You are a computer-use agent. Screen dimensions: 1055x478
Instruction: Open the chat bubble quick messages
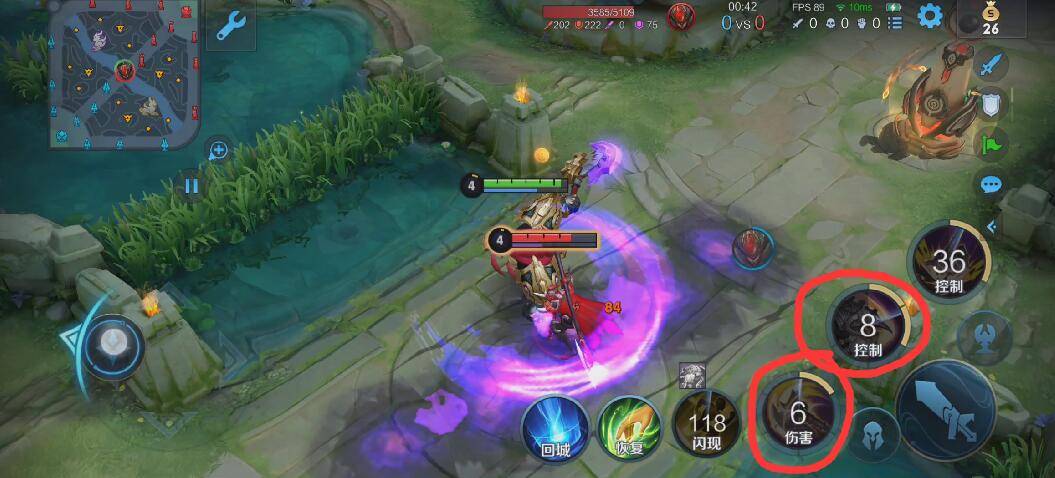(990, 185)
